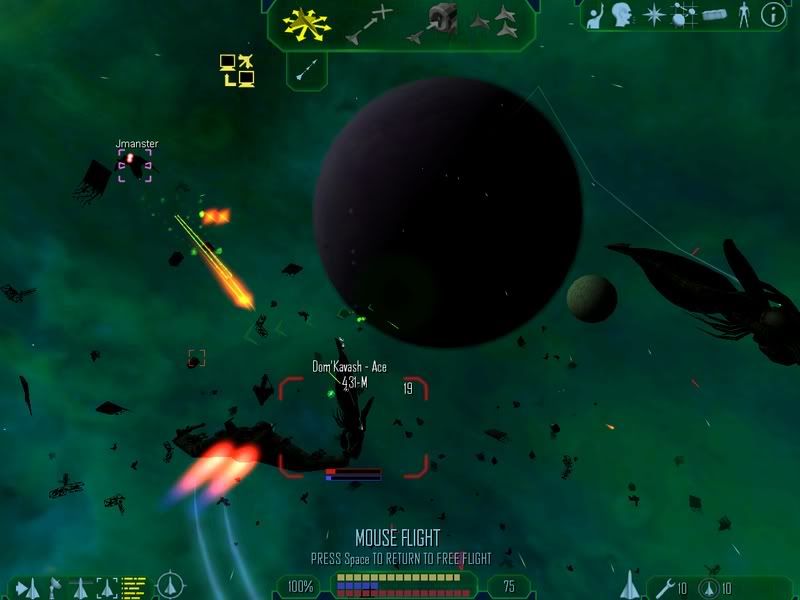
Task: Click the circled ship icon
Action: 170,584
